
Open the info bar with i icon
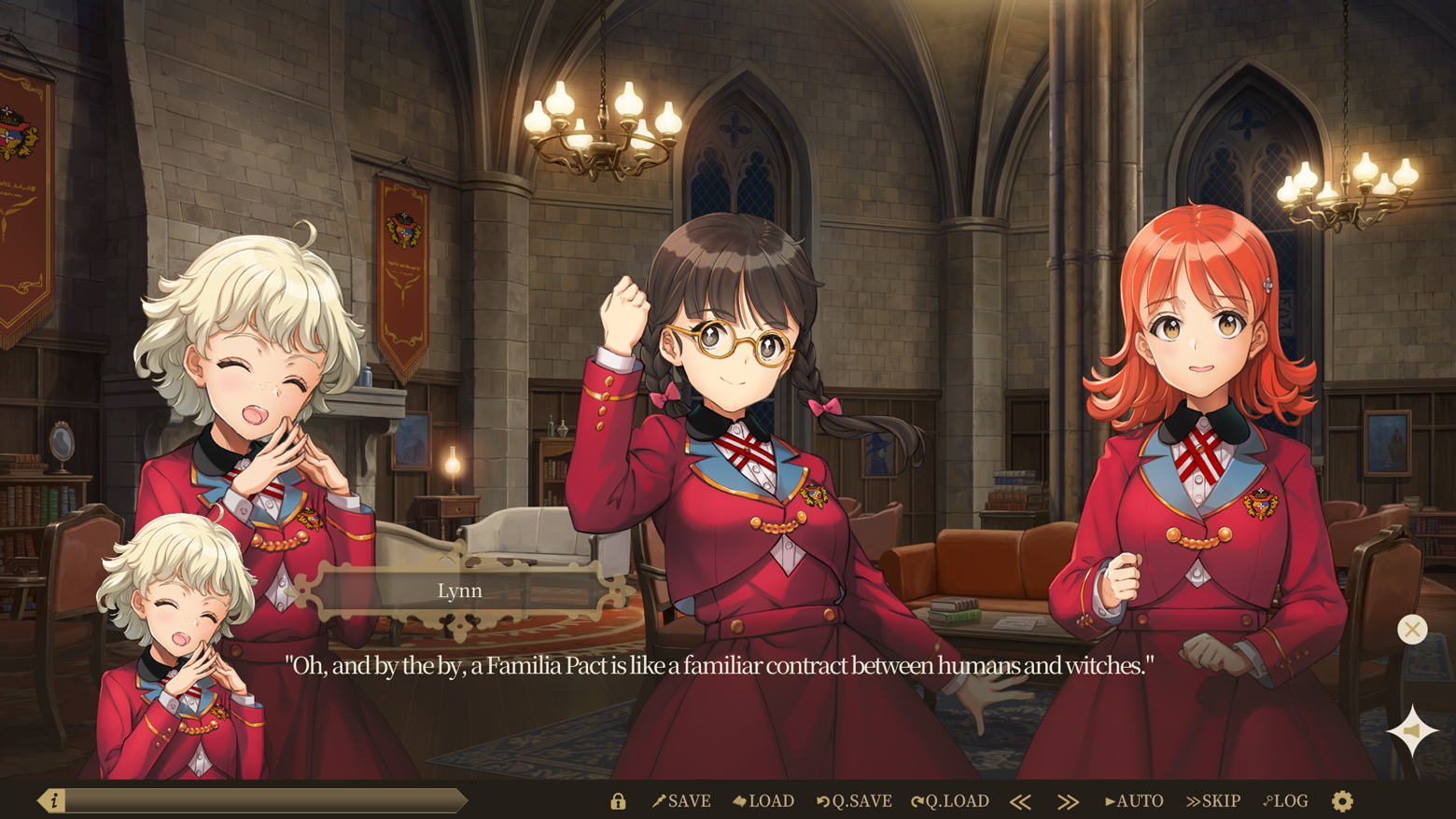[x=53, y=800]
